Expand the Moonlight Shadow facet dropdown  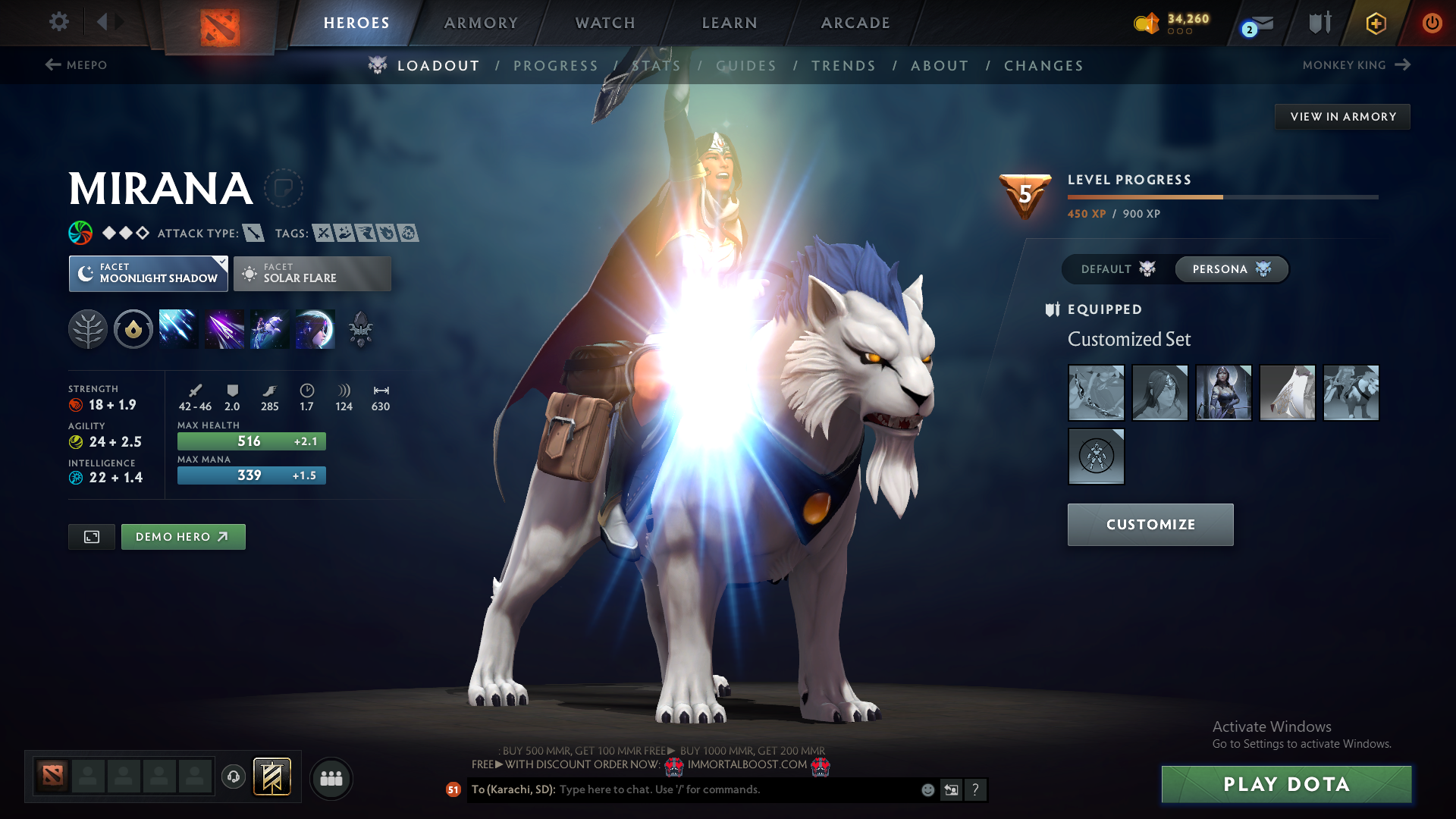point(221,262)
